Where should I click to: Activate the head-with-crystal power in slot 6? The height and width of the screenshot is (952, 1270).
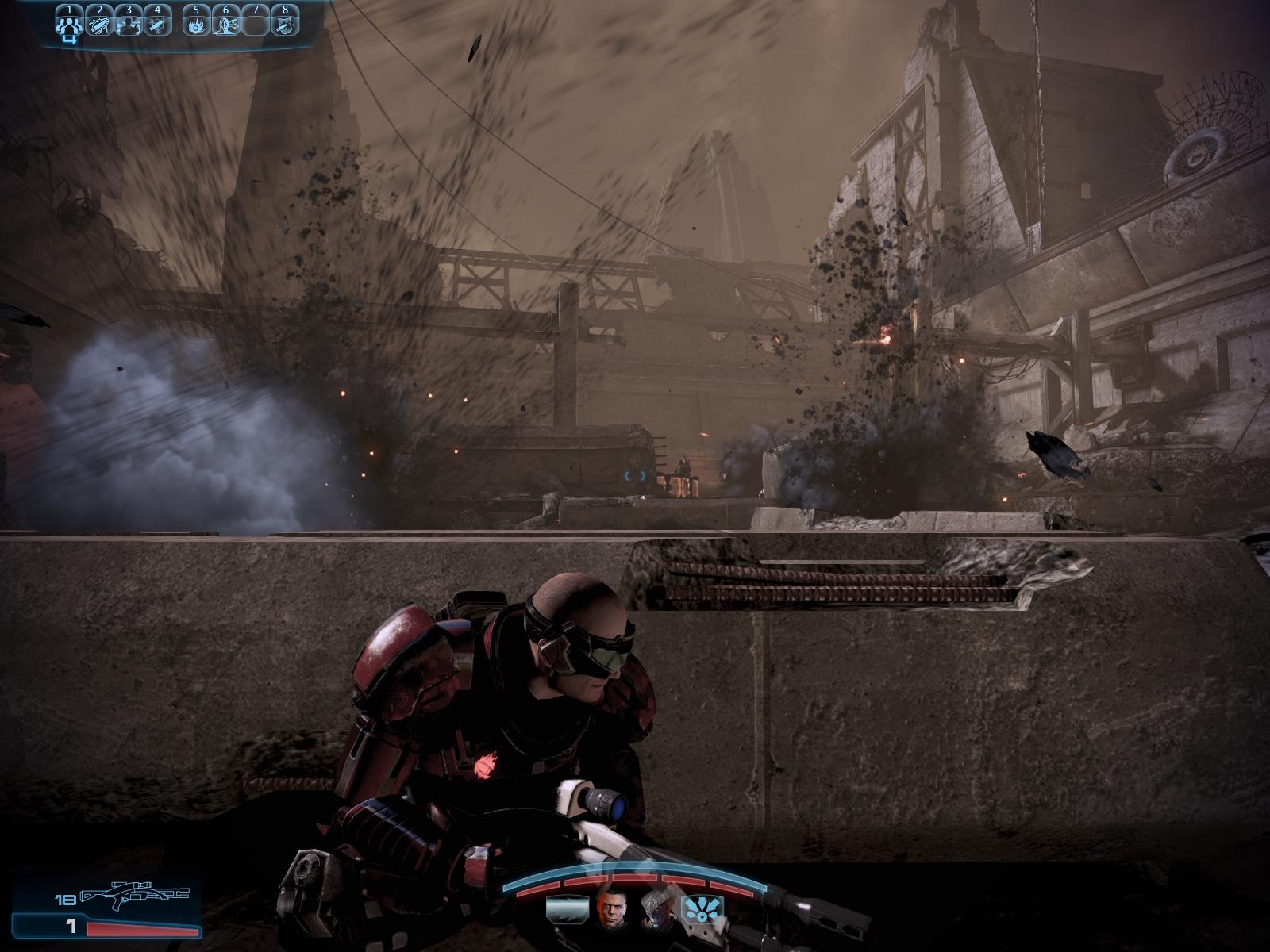pyautogui.click(x=225, y=25)
